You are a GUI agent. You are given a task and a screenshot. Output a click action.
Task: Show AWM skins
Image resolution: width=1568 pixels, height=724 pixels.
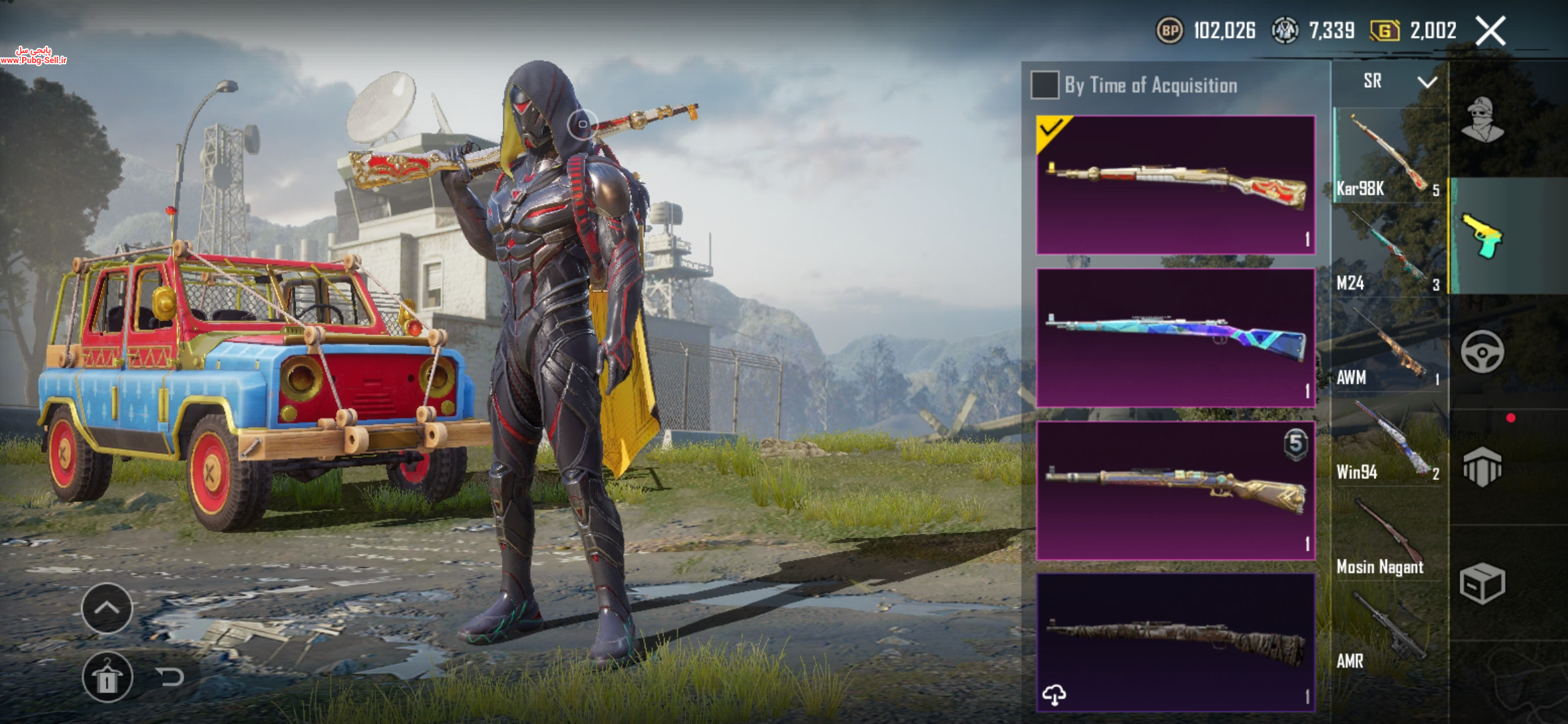(x=1387, y=346)
